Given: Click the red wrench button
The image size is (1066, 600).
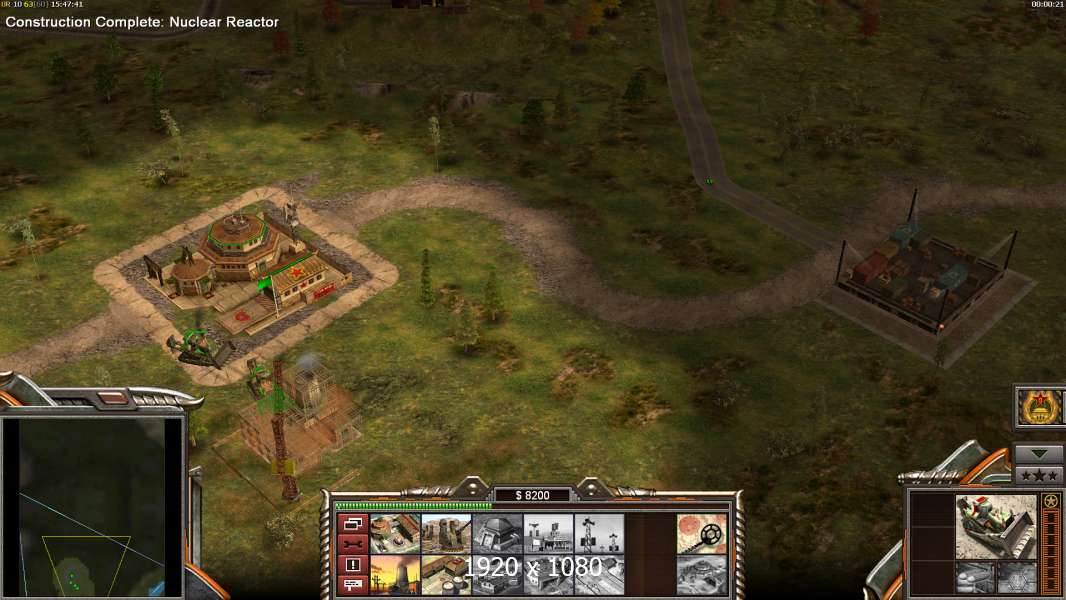Looking at the screenshot, I should (x=352, y=544).
